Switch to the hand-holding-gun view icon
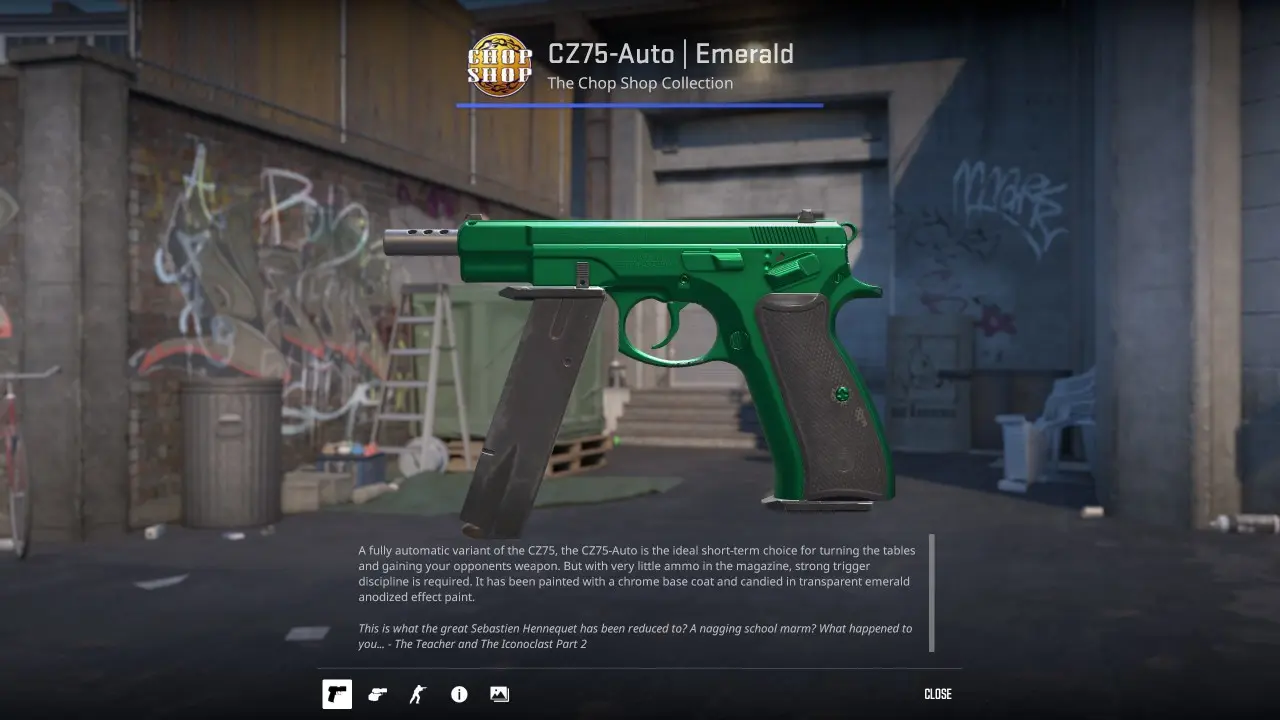The height and width of the screenshot is (720, 1280). 378,694
